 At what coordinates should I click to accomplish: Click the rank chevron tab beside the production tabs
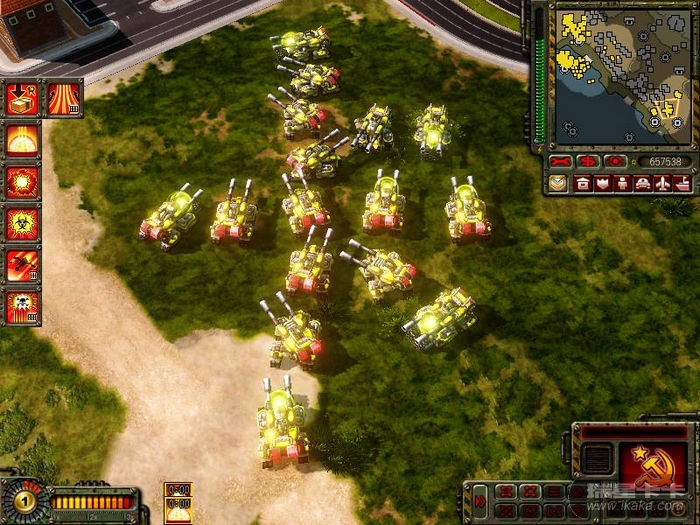pyautogui.click(x=558, y=183)
